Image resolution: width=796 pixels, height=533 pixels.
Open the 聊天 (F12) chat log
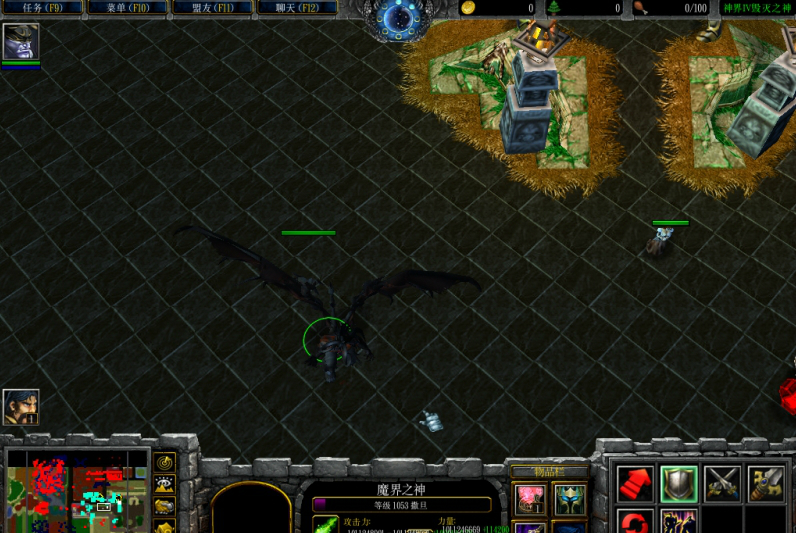point(295,8)
